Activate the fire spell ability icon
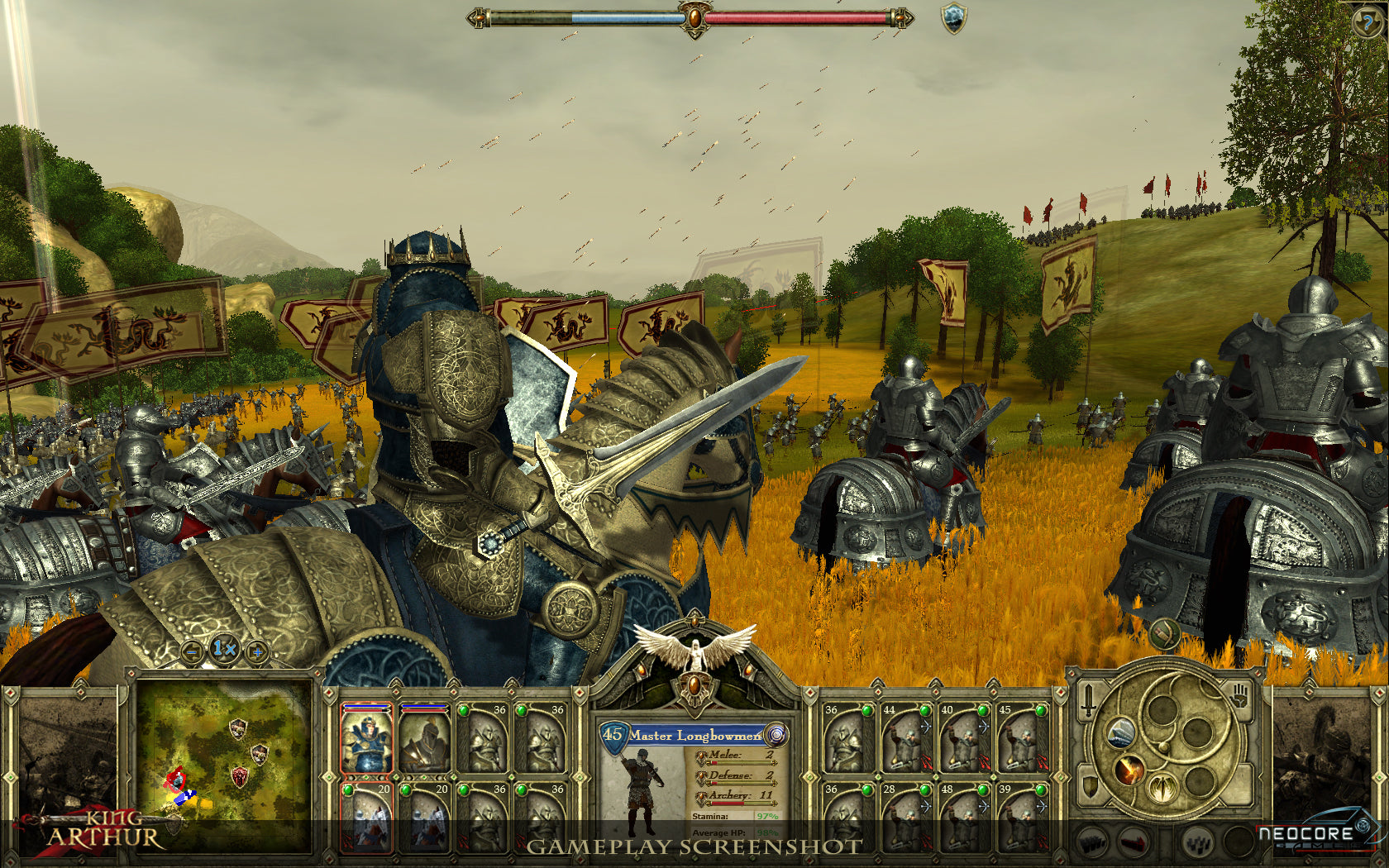1389x868 pixels. (1129, 770)
